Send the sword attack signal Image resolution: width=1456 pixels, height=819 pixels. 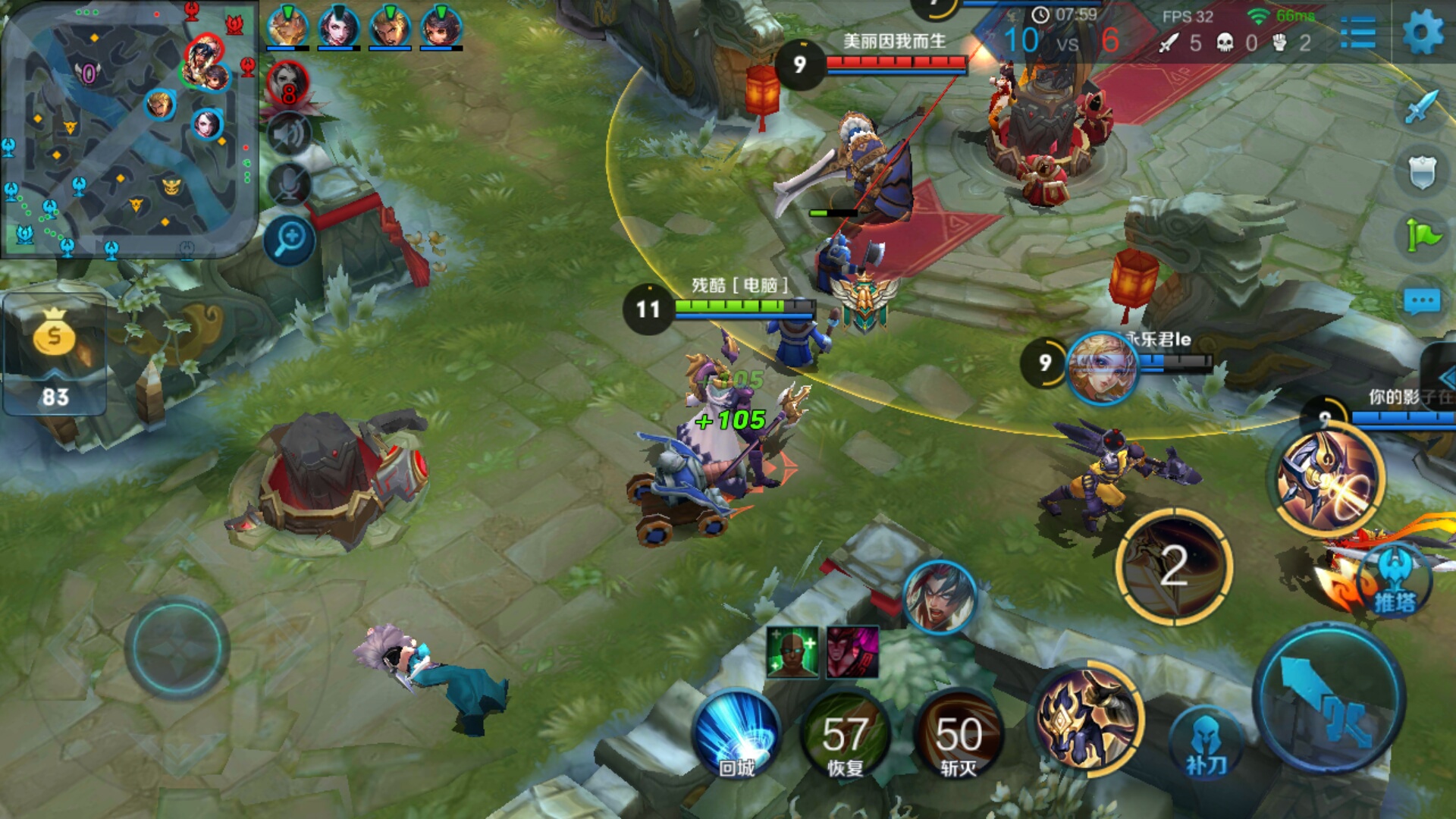coord(1421,108)
